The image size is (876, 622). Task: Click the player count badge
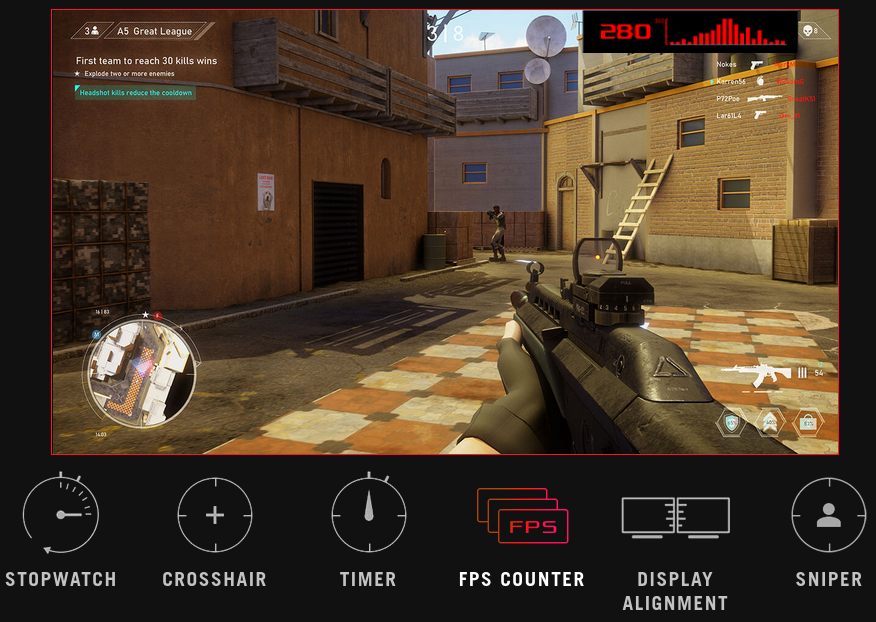coord(91,31)
